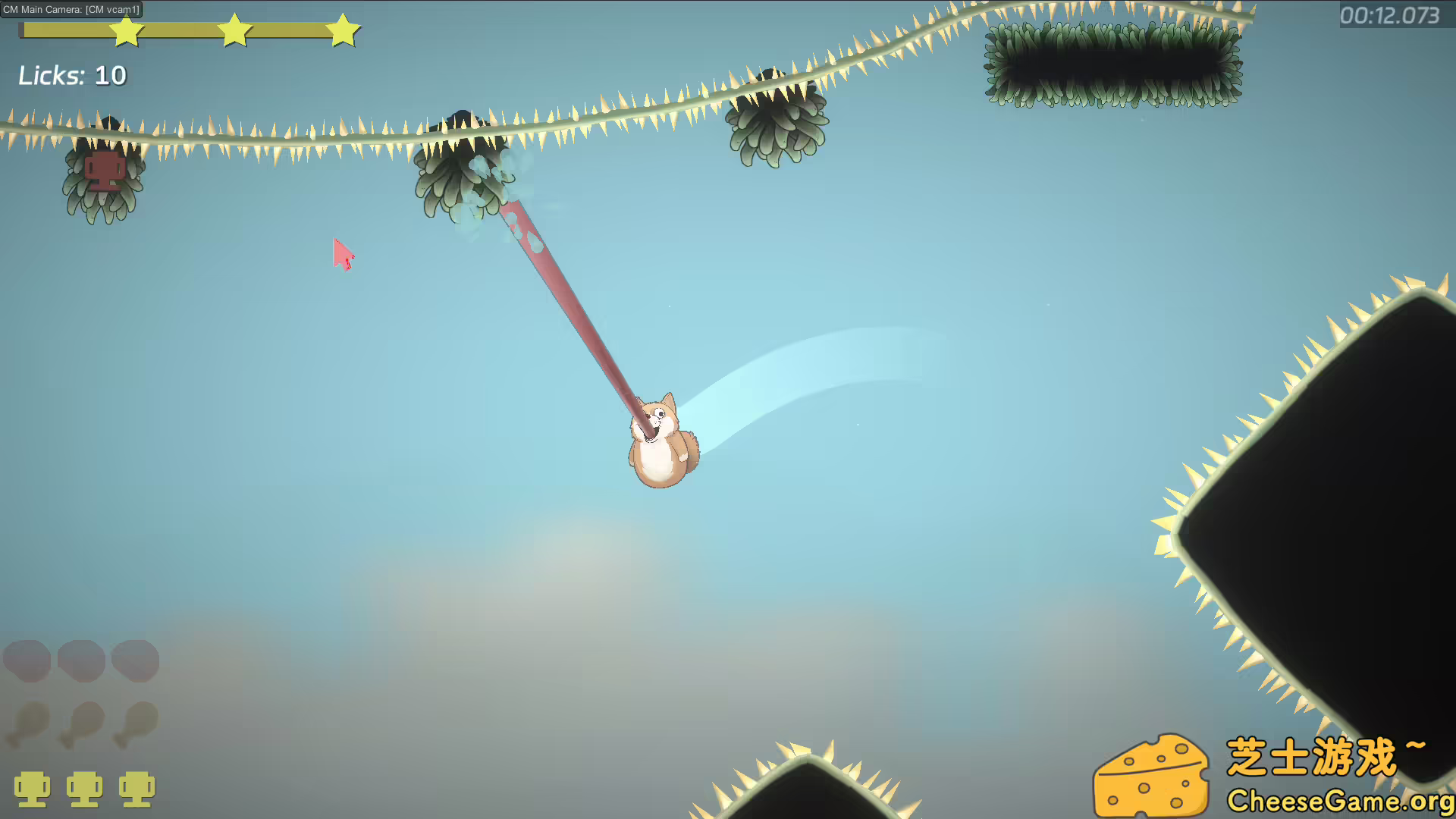Select the CM vcam1 camera text
Viewport: 1456px width, 819px height.
pyautogui.click(x=112, y=10)
